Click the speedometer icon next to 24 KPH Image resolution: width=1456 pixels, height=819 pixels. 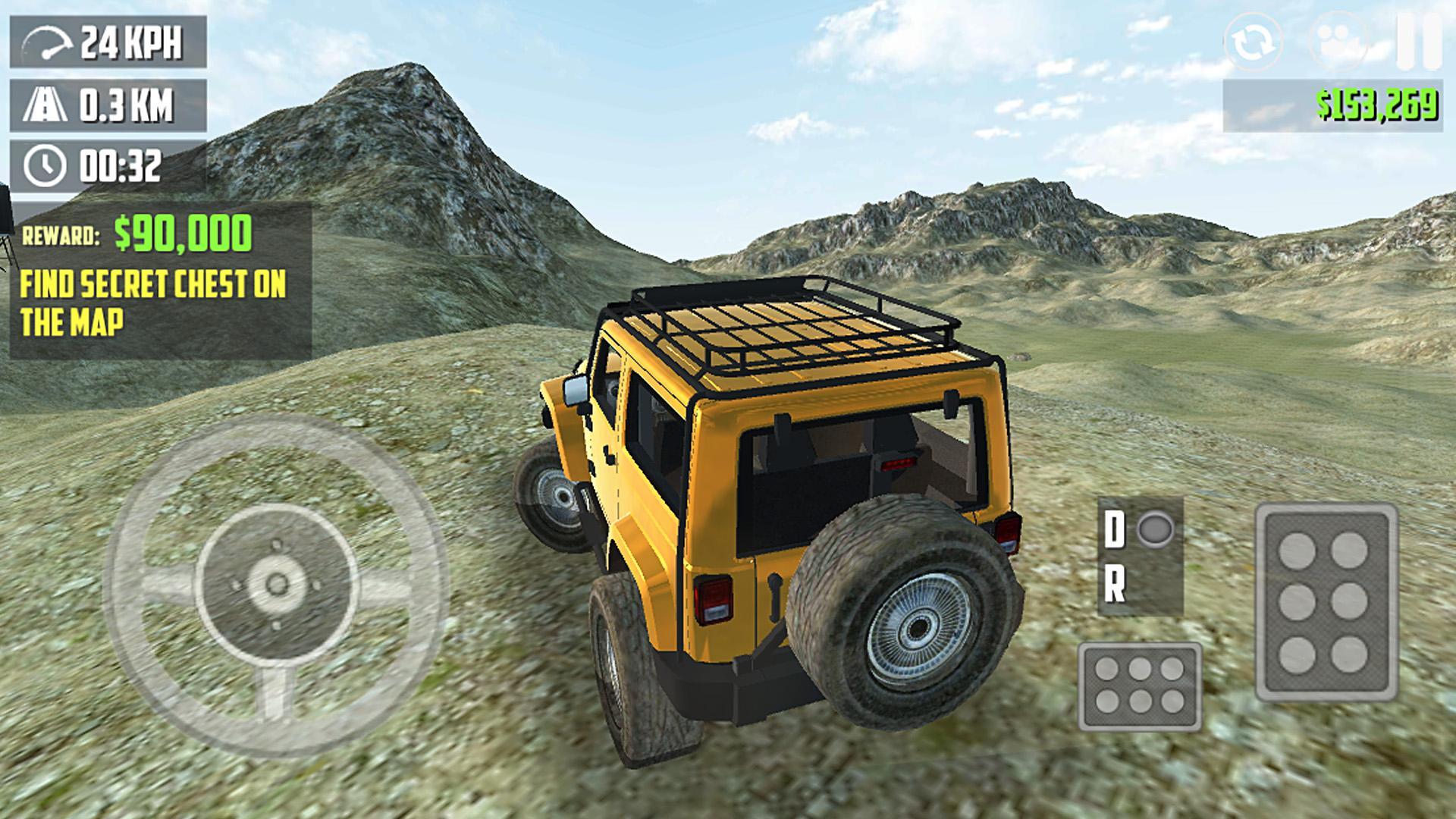click(47, 40)
